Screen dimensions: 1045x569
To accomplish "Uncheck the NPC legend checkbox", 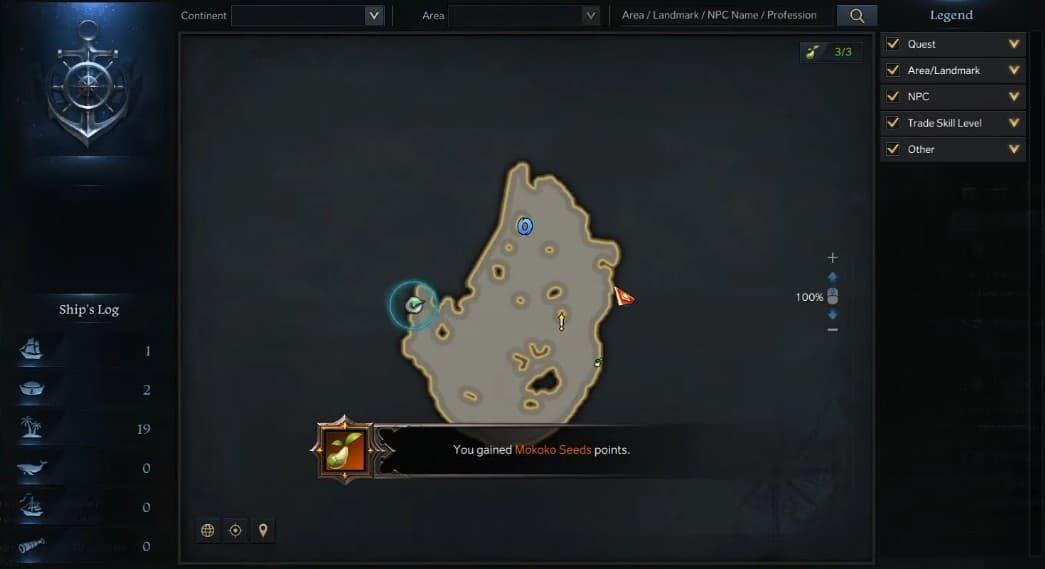I will pyautogui.click(x=893, y=97).
